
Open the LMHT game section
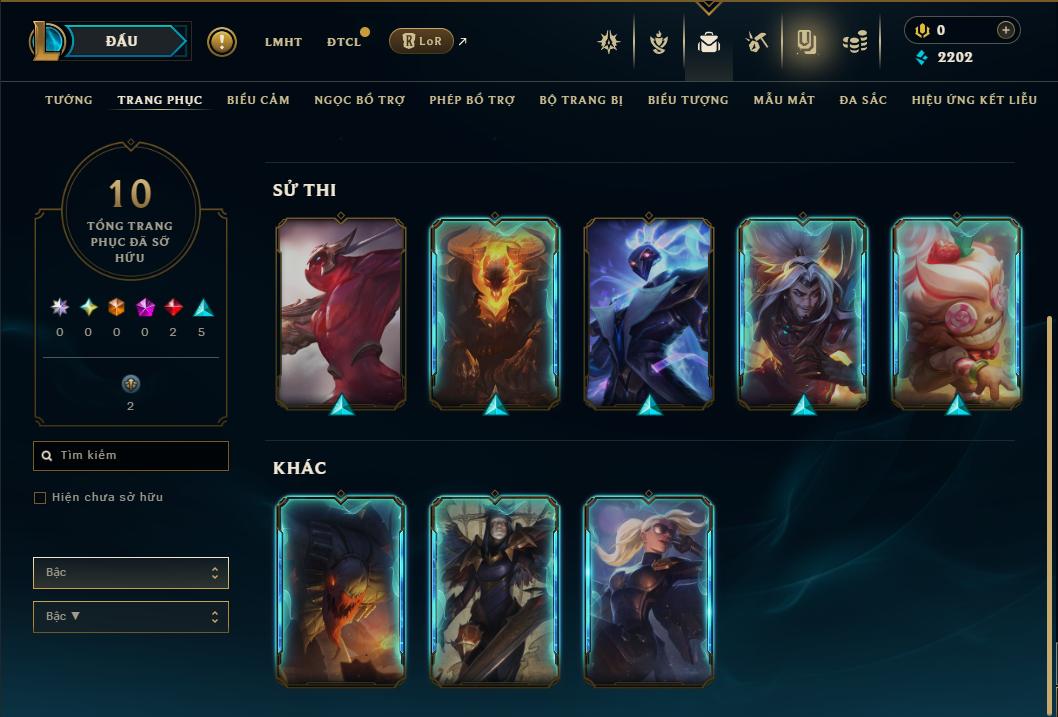click(x=283, y=42)
